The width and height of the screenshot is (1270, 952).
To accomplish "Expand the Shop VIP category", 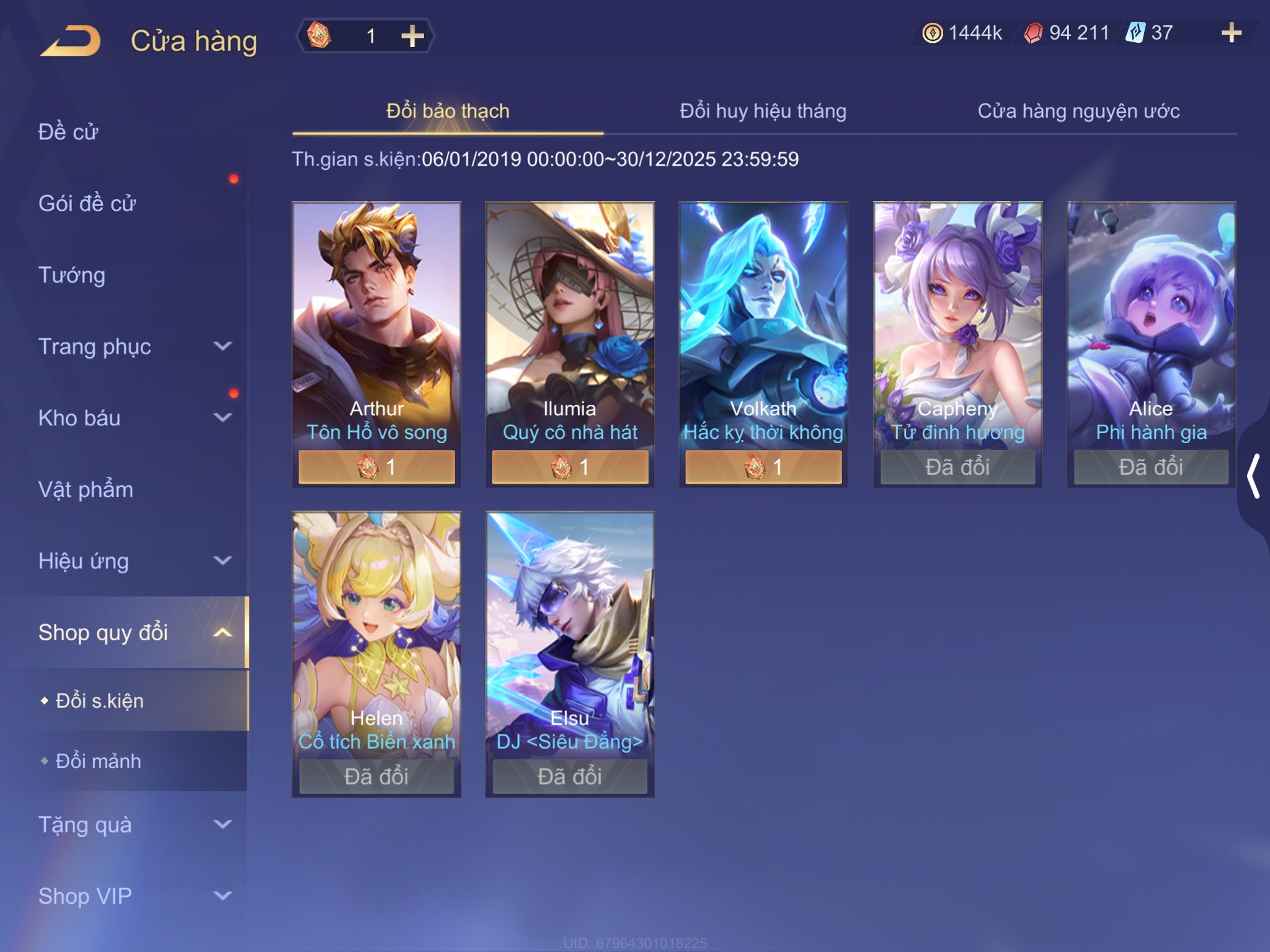I will point(133,896).
